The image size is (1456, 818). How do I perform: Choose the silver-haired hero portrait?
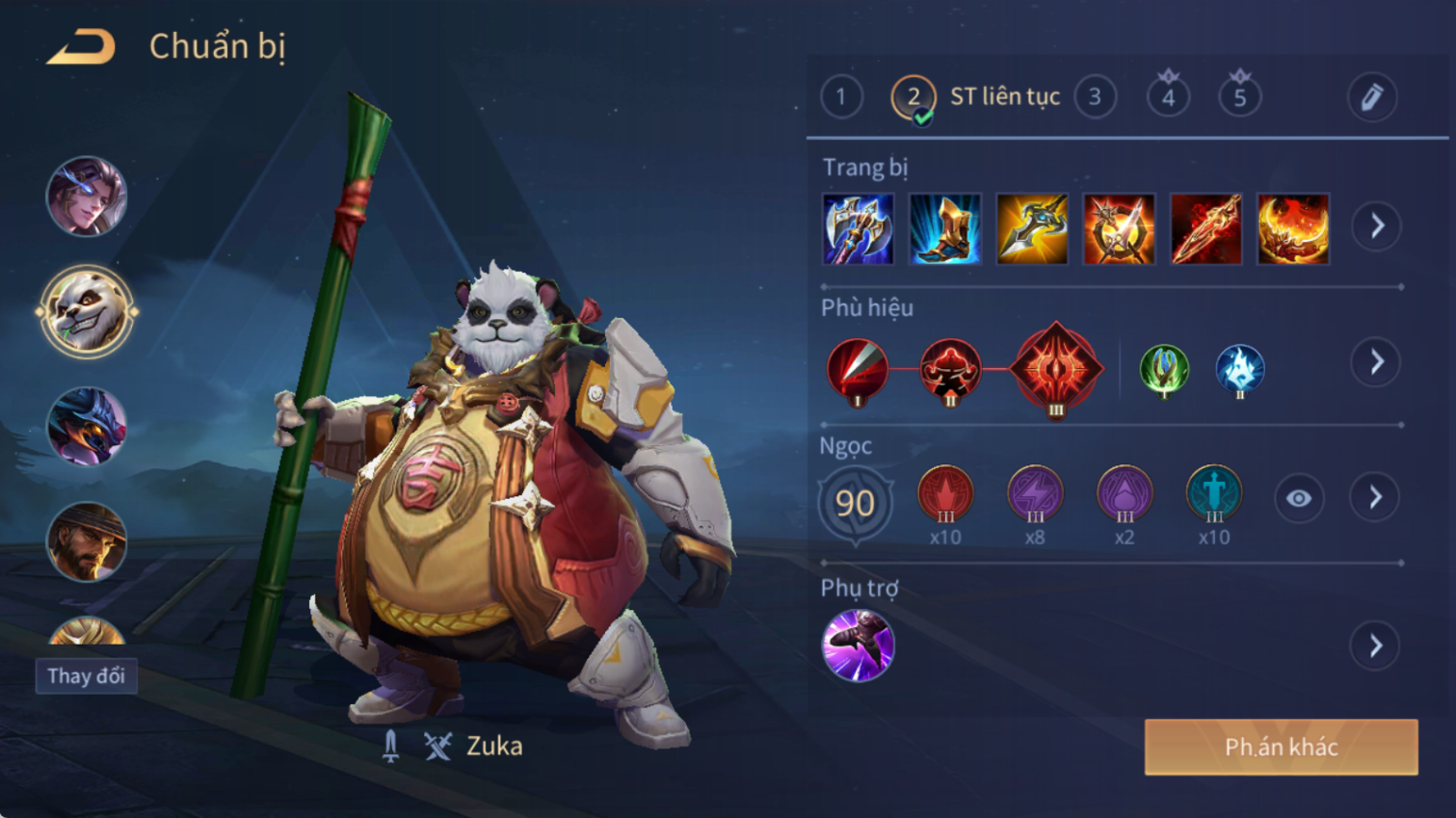87,197
